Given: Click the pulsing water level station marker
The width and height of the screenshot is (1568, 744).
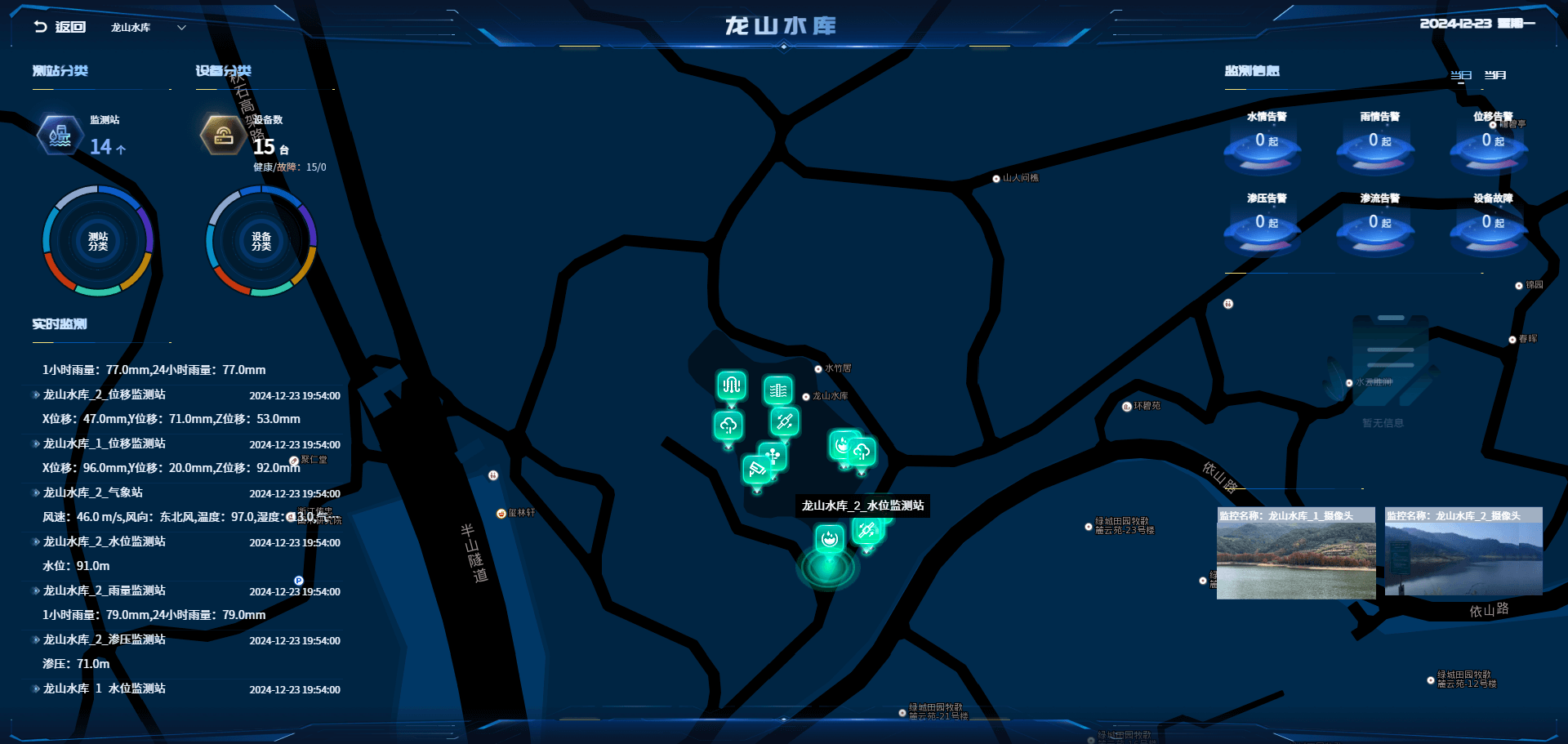Looking at the screenshot, I should click(829, 539).
